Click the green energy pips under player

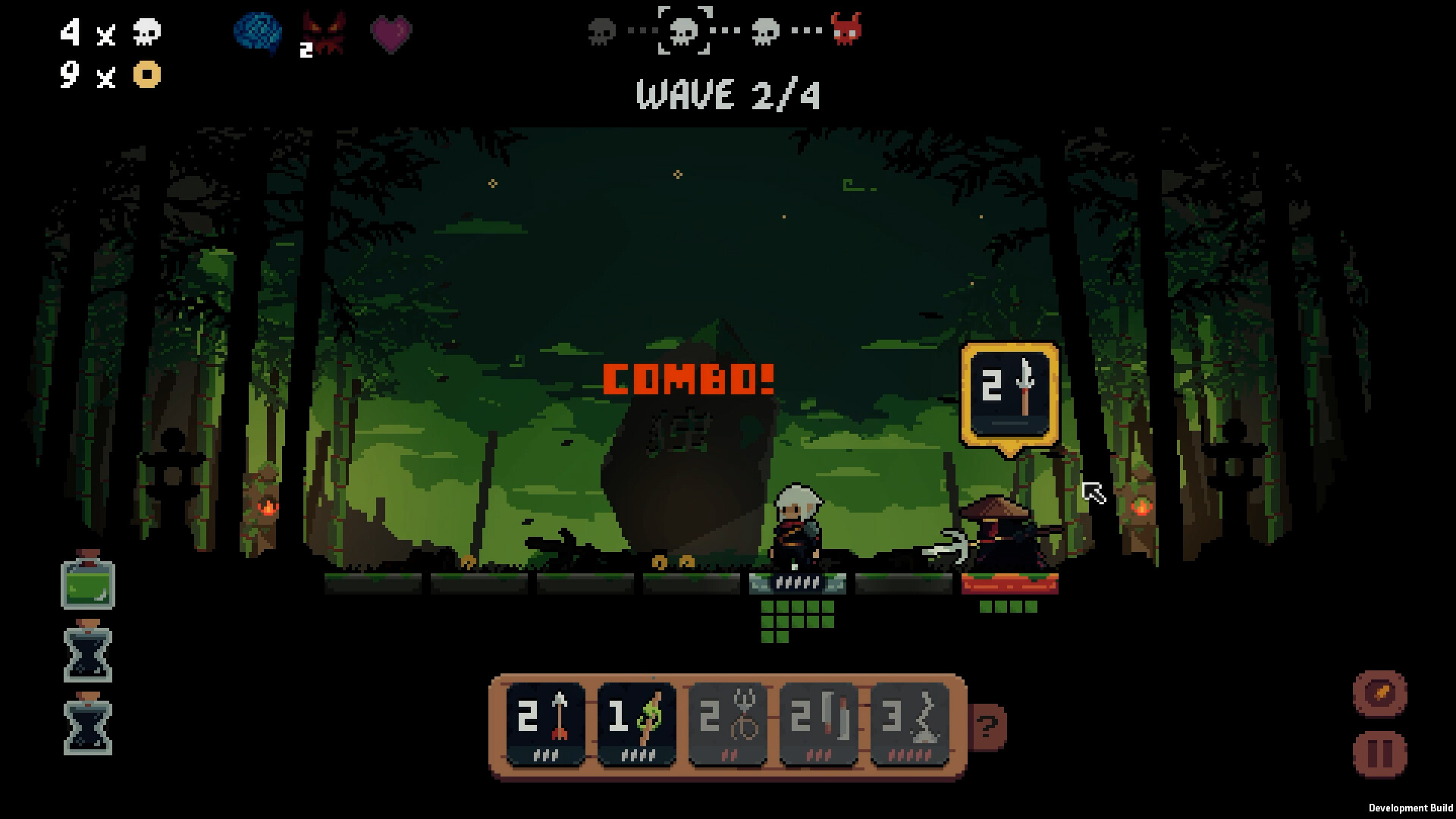[x=795, y=618]
